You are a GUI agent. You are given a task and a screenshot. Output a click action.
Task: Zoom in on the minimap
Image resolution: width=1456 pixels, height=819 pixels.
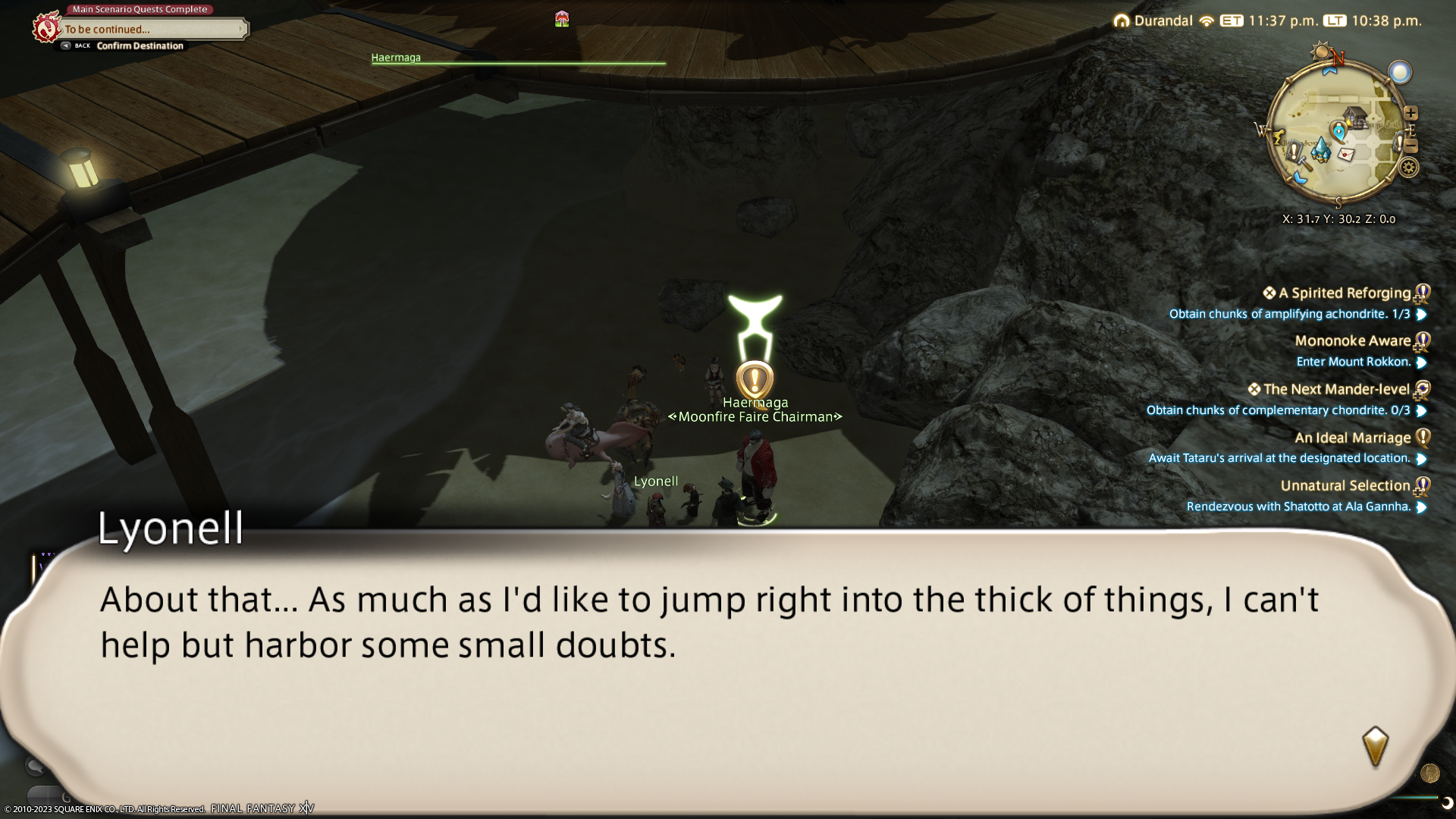1410,113
